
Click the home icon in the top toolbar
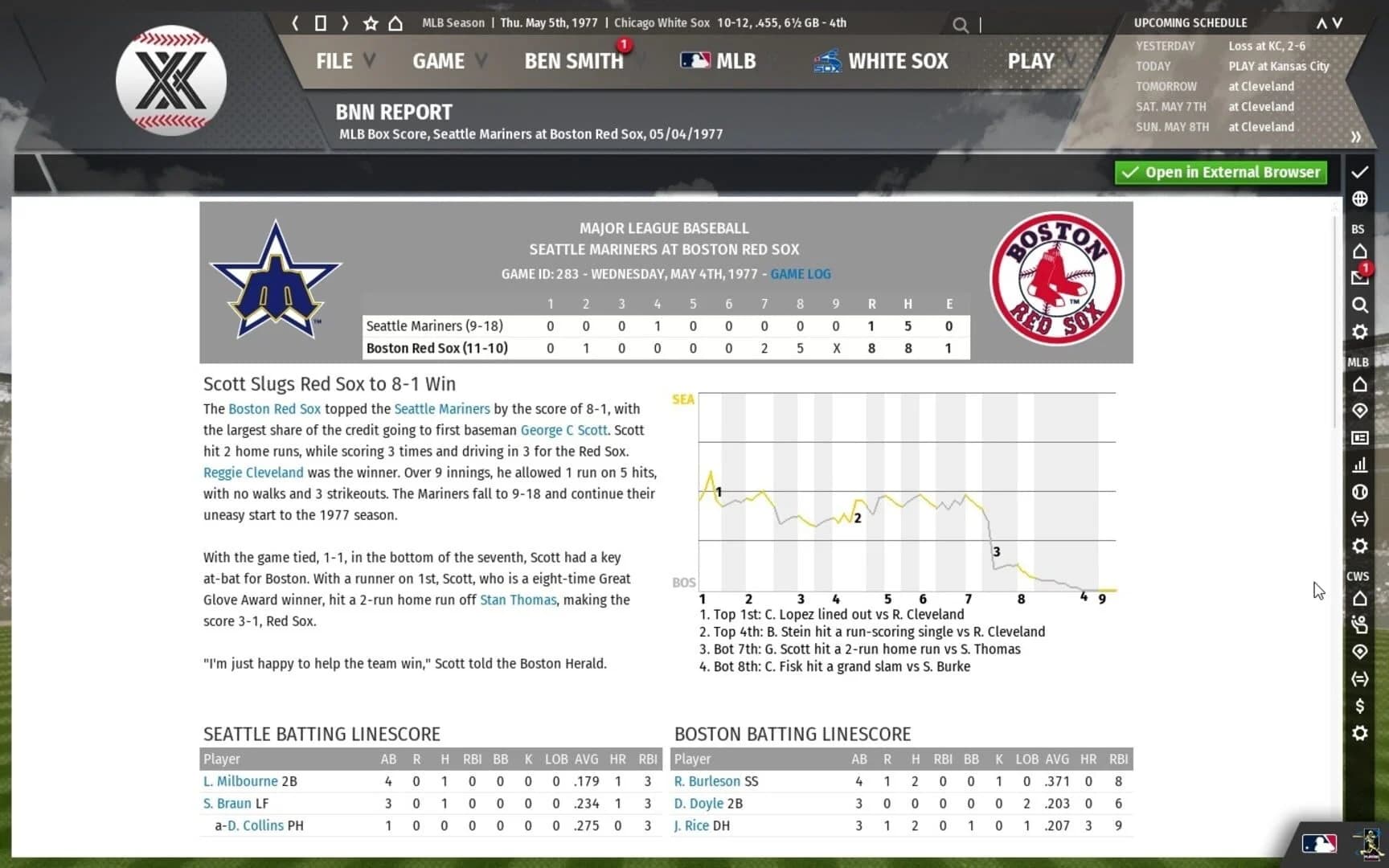point(395,23)
